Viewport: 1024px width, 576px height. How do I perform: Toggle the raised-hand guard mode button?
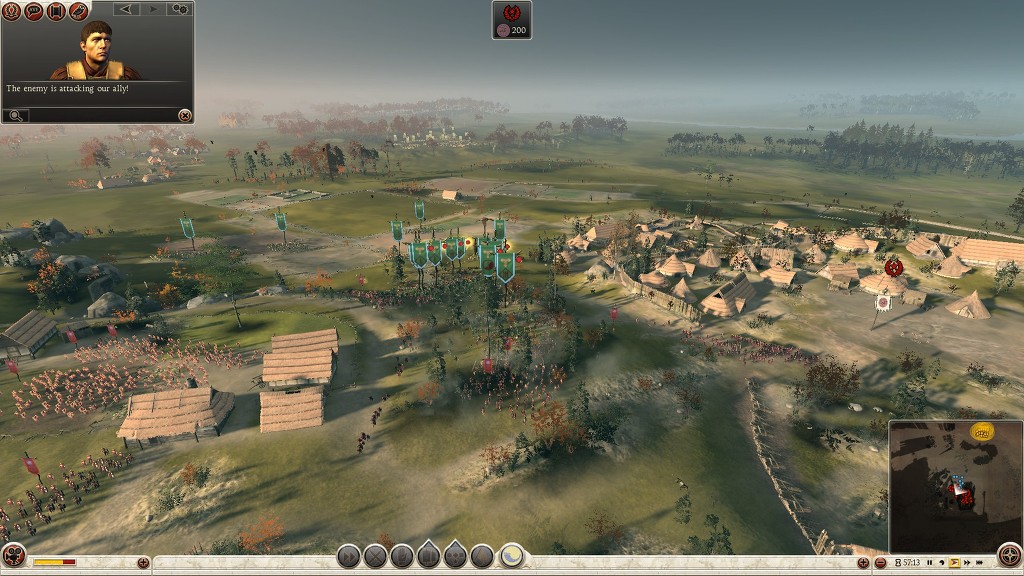pos(402,556)
